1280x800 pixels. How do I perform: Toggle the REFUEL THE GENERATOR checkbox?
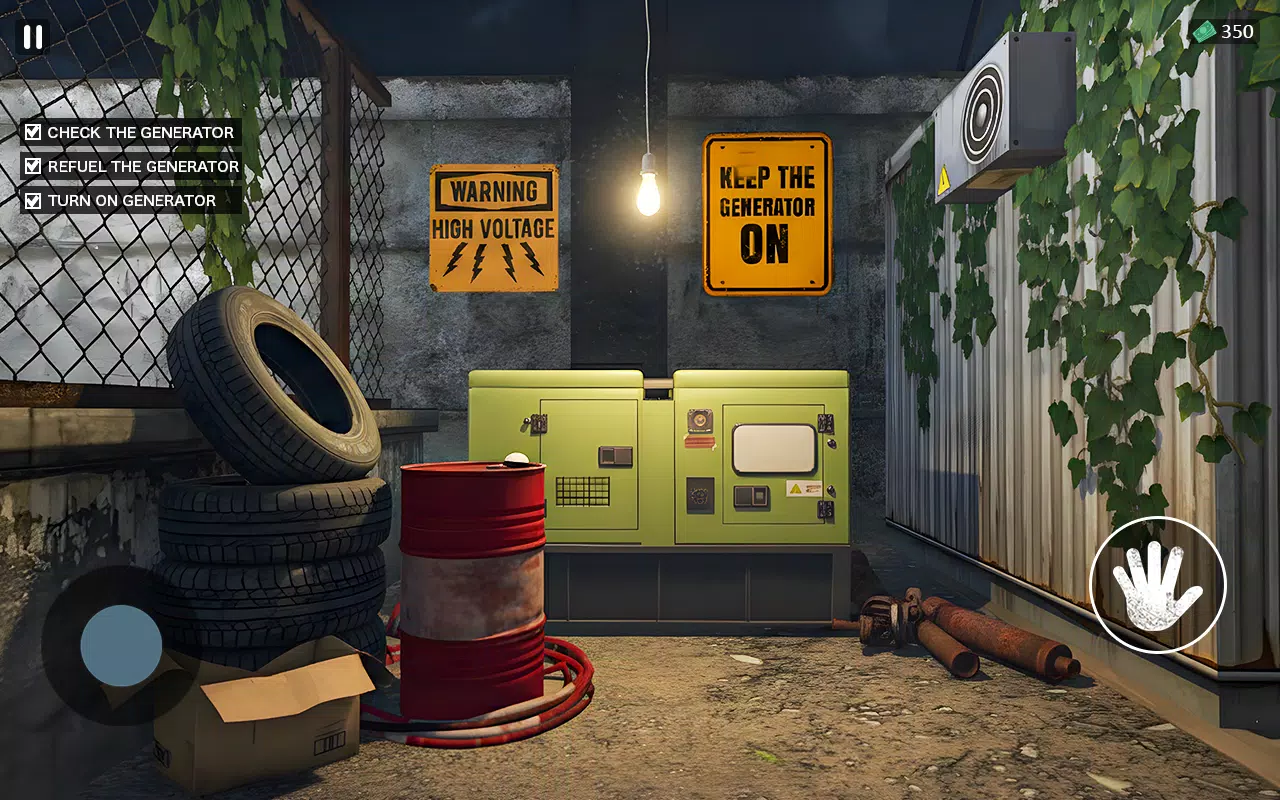click(31, 165)
